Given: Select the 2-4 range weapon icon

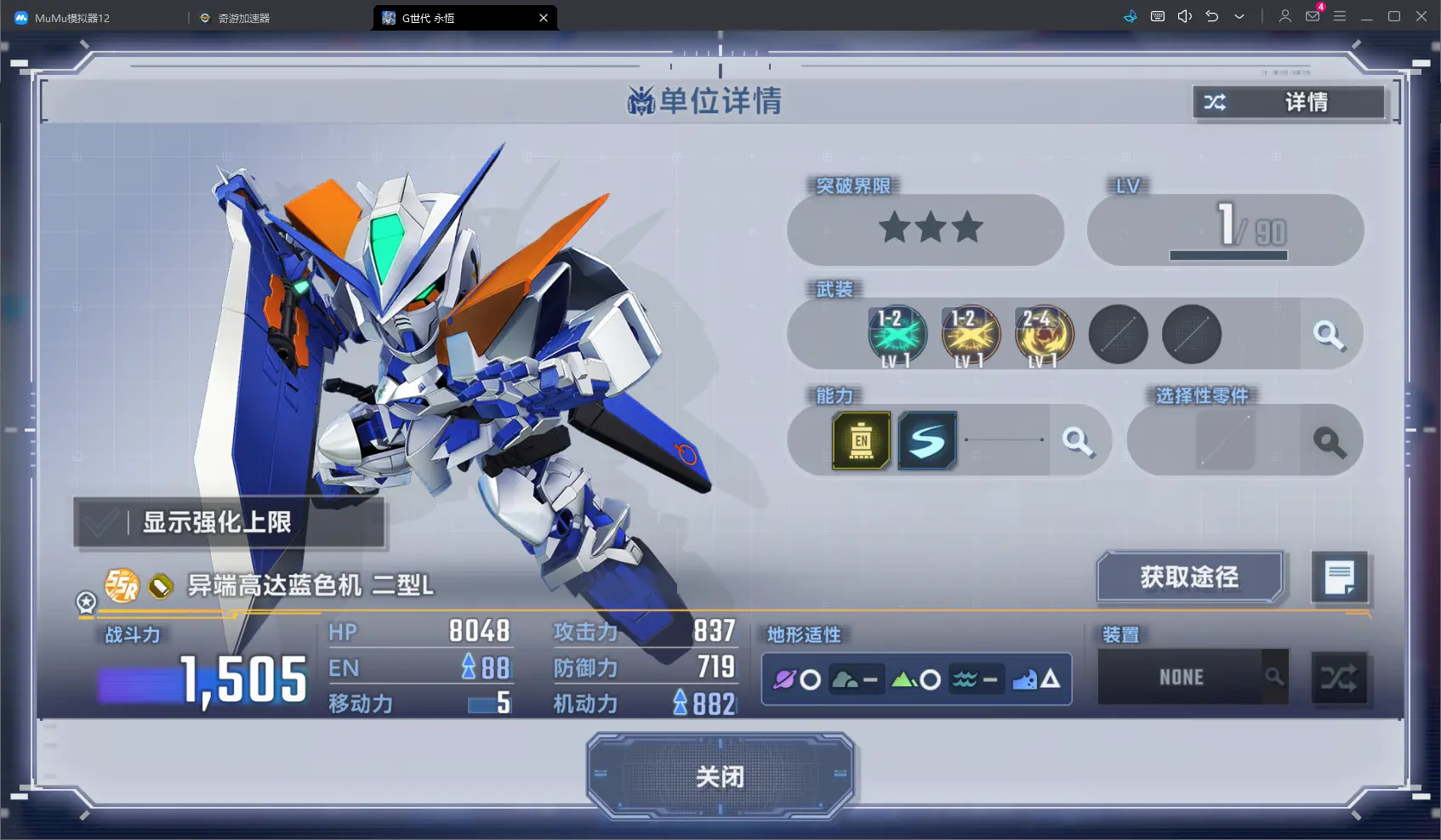Looking at the screenshot, I should click(1044, 335).
